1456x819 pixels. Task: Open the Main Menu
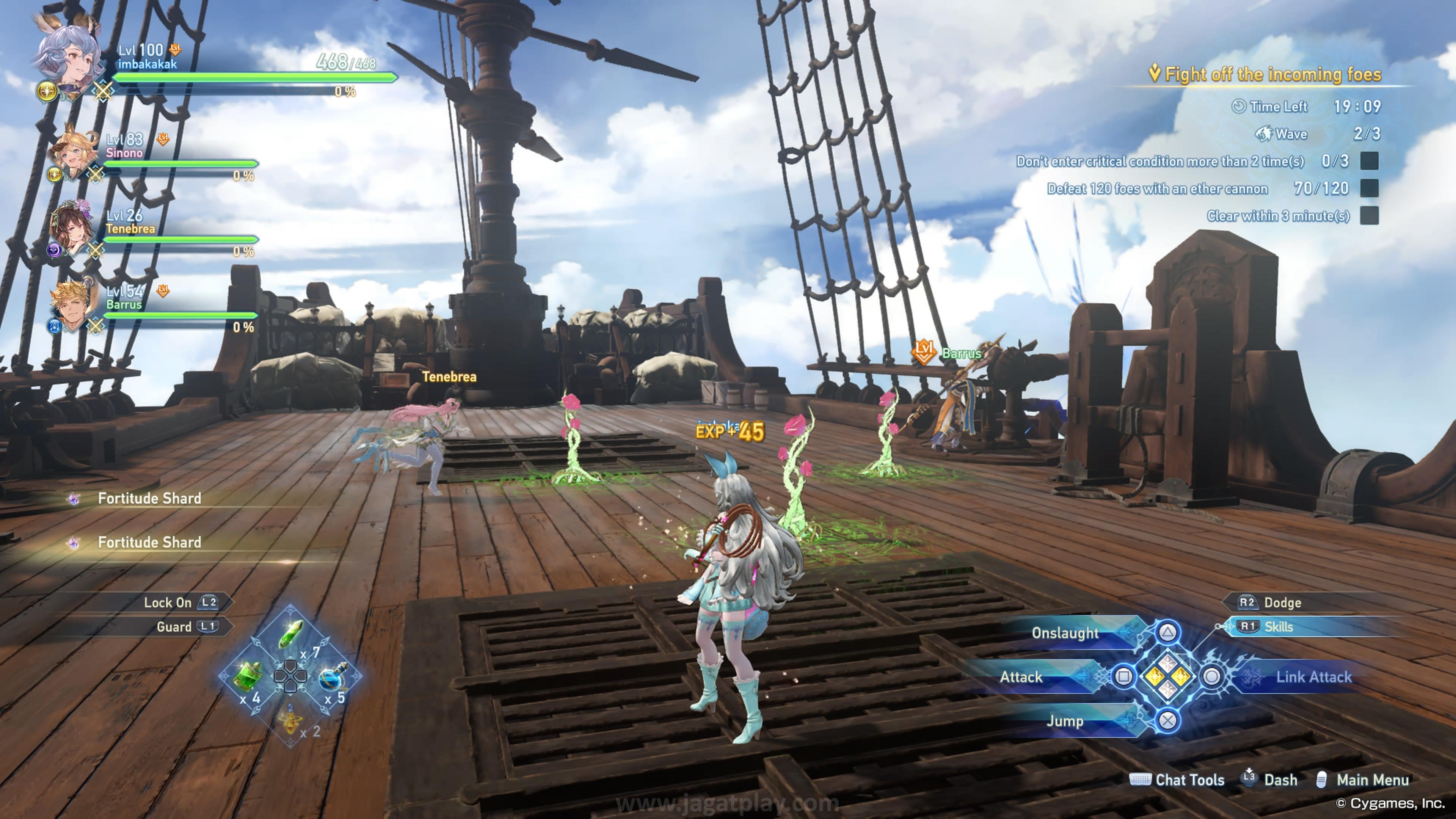[1372, 780]
